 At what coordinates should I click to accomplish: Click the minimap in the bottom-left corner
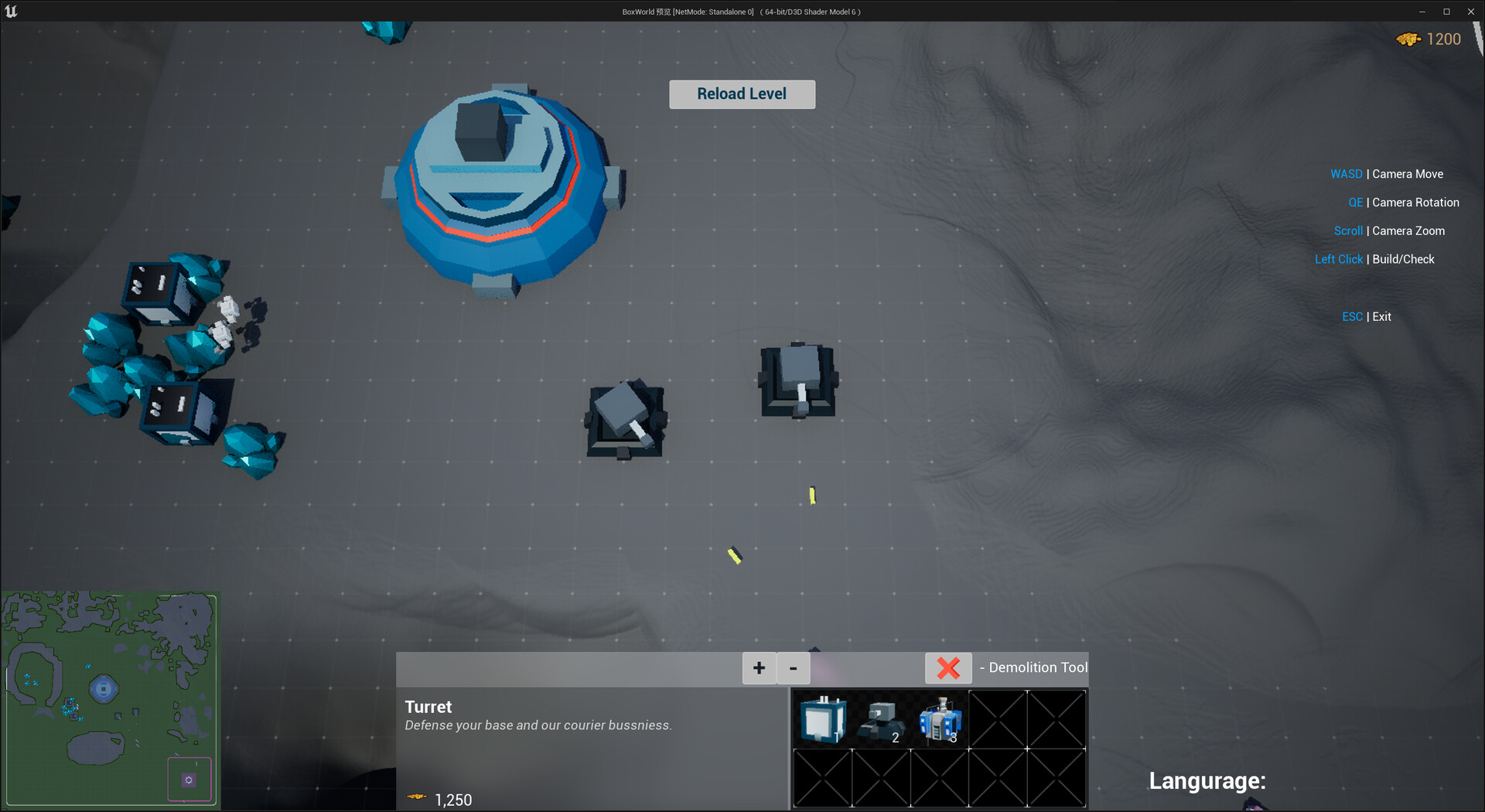click(x=110, y=698)
